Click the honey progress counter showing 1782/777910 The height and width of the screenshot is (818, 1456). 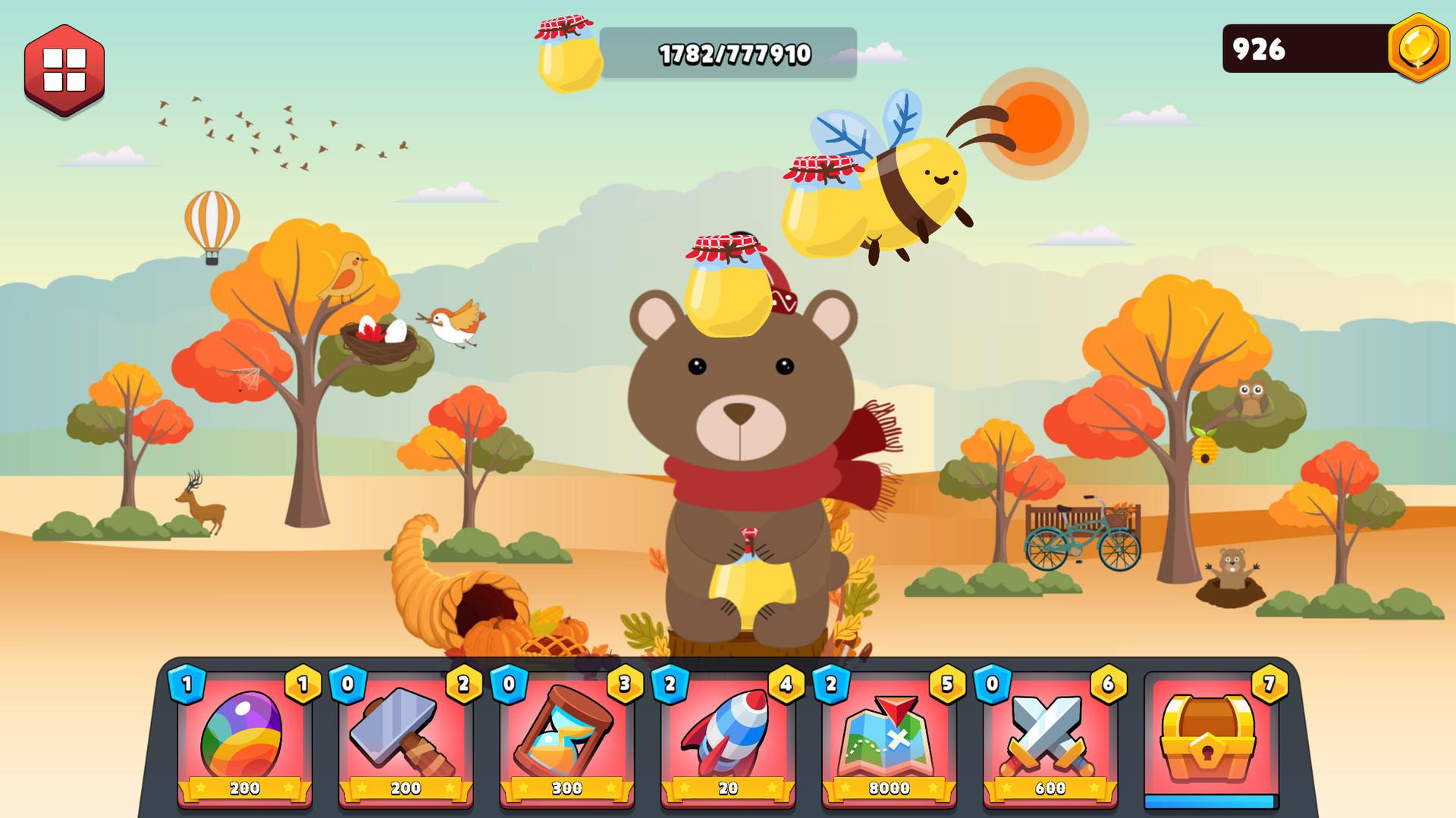(x=733, y=54)
